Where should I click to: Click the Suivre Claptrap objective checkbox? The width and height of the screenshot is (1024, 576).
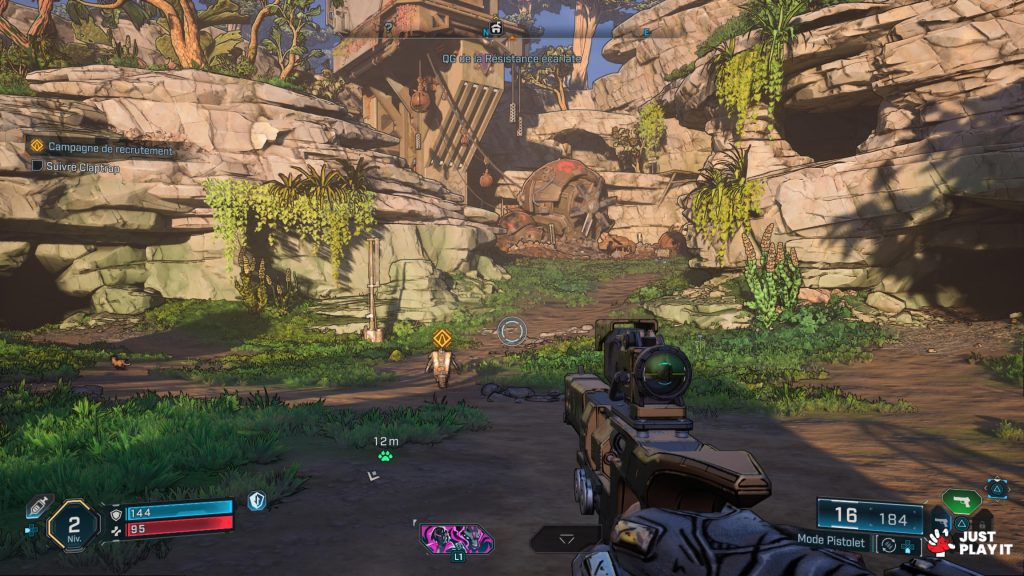tap(38, 167)
